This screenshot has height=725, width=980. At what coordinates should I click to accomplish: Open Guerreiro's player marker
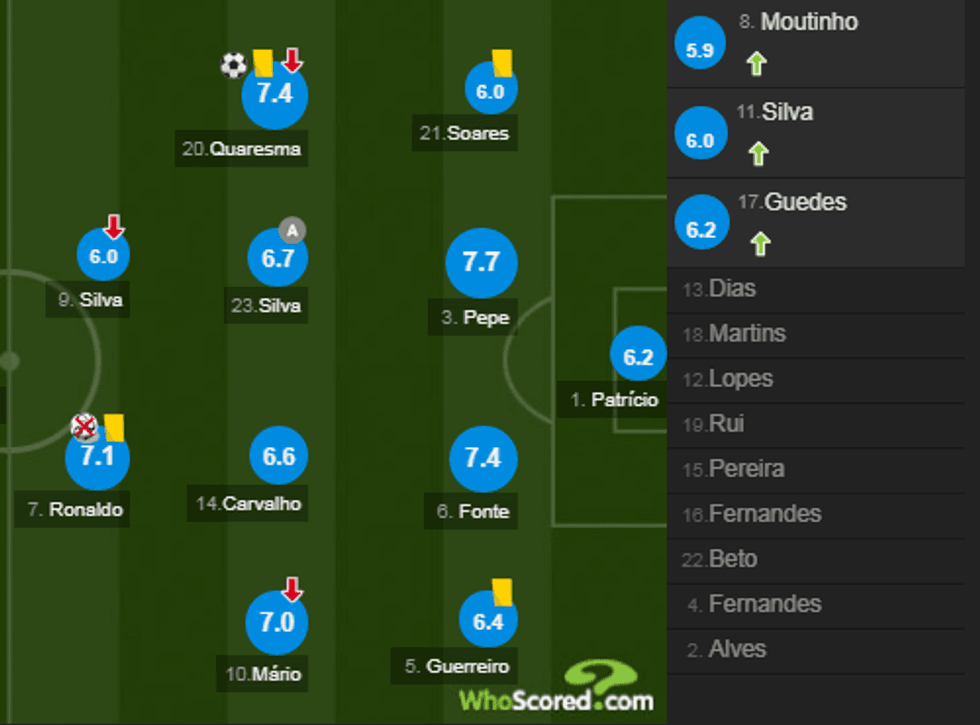487,622
